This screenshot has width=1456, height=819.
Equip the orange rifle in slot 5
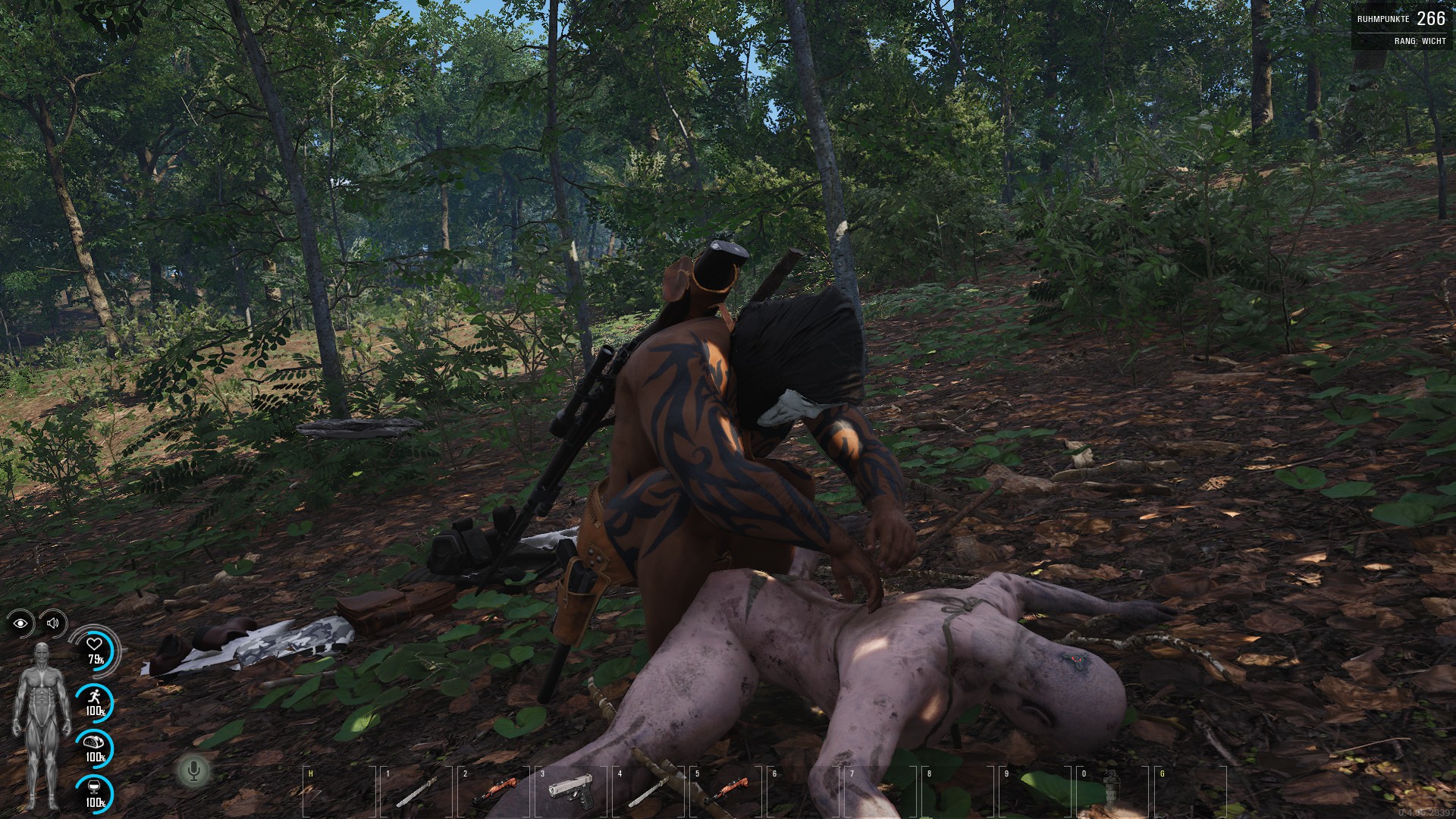[x=726, y=791]
